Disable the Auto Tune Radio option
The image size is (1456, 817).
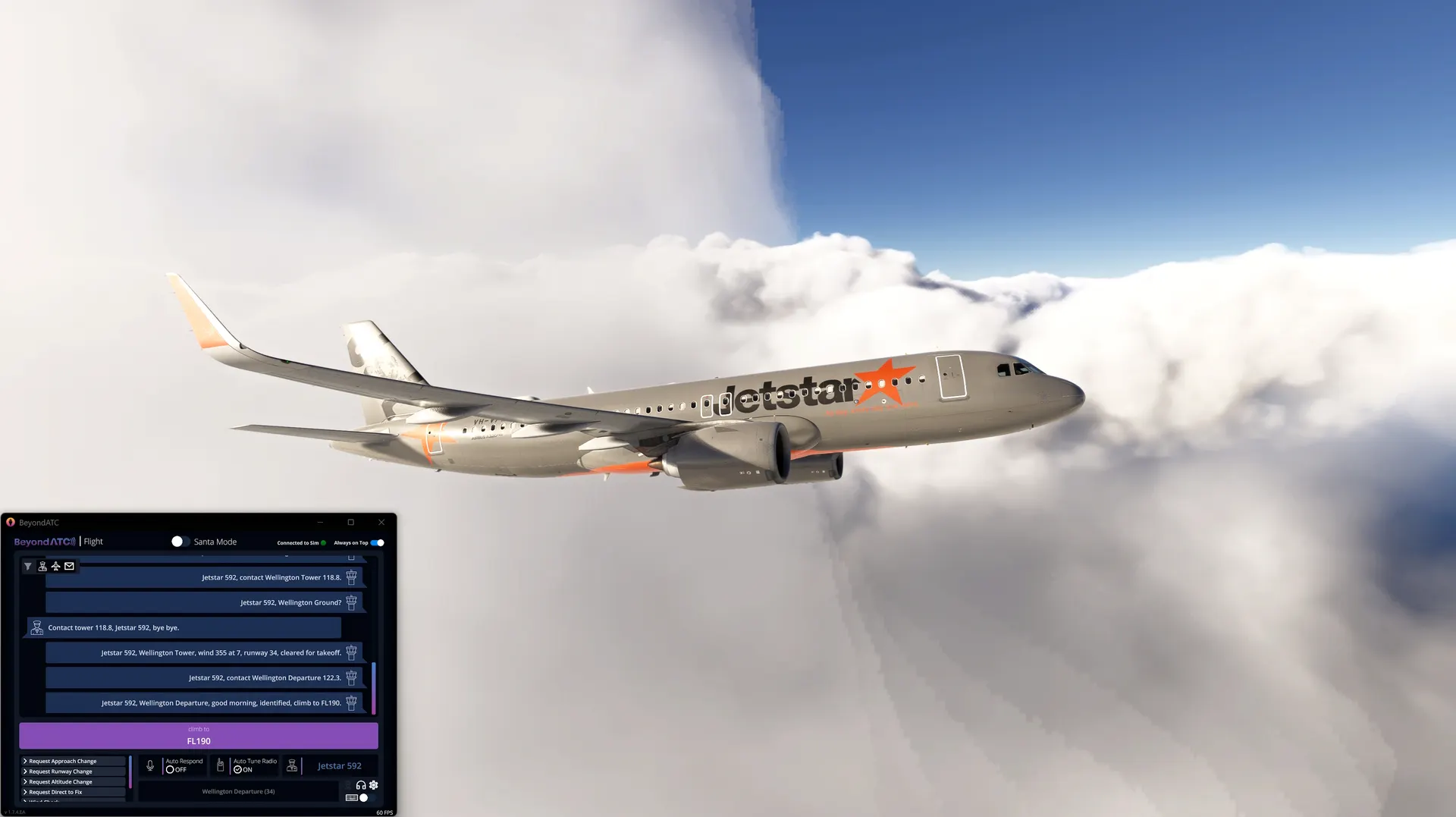point(238,770)
